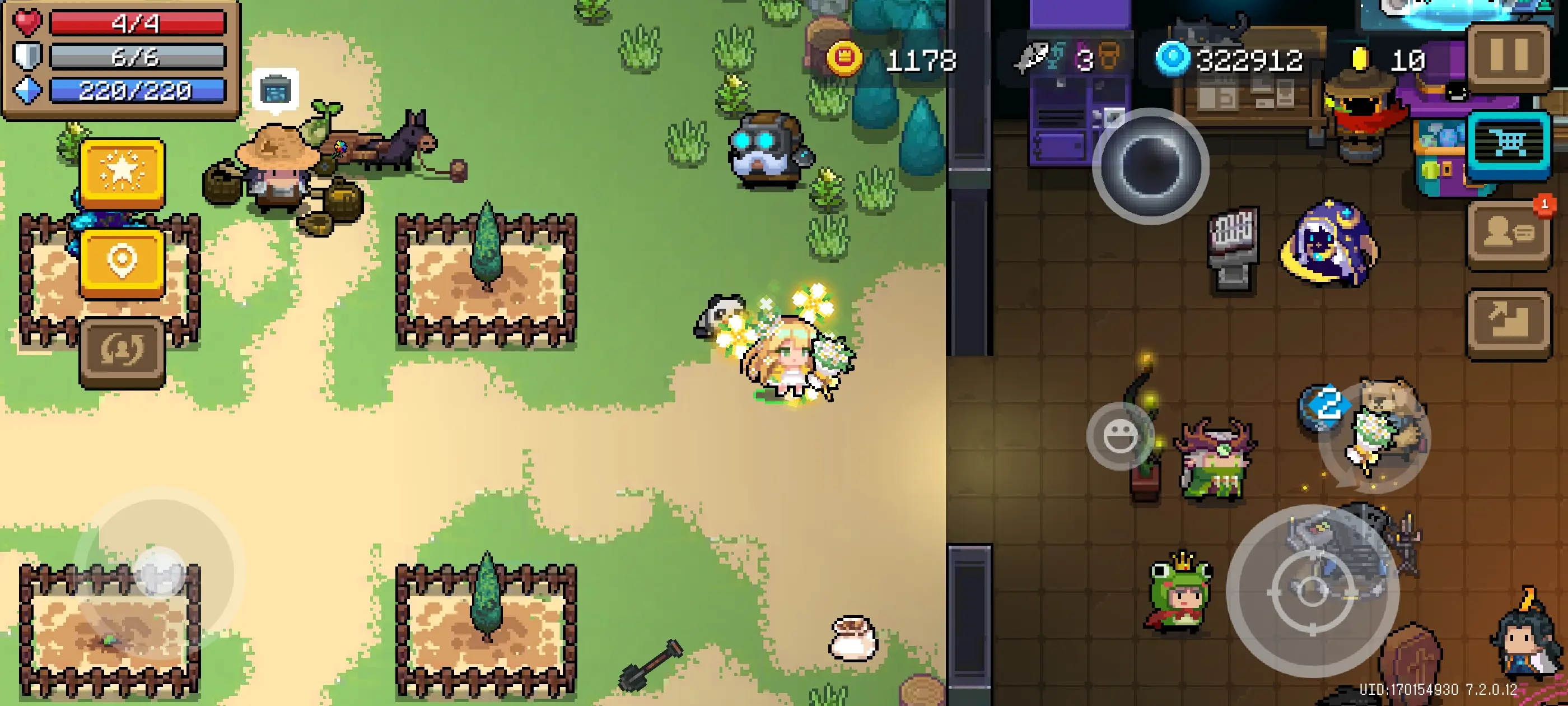The height and width of the screenshot is (706, 1568).
Task: Open the friends chat panel
Action: pyautogui.click(x=1508, y=233)
